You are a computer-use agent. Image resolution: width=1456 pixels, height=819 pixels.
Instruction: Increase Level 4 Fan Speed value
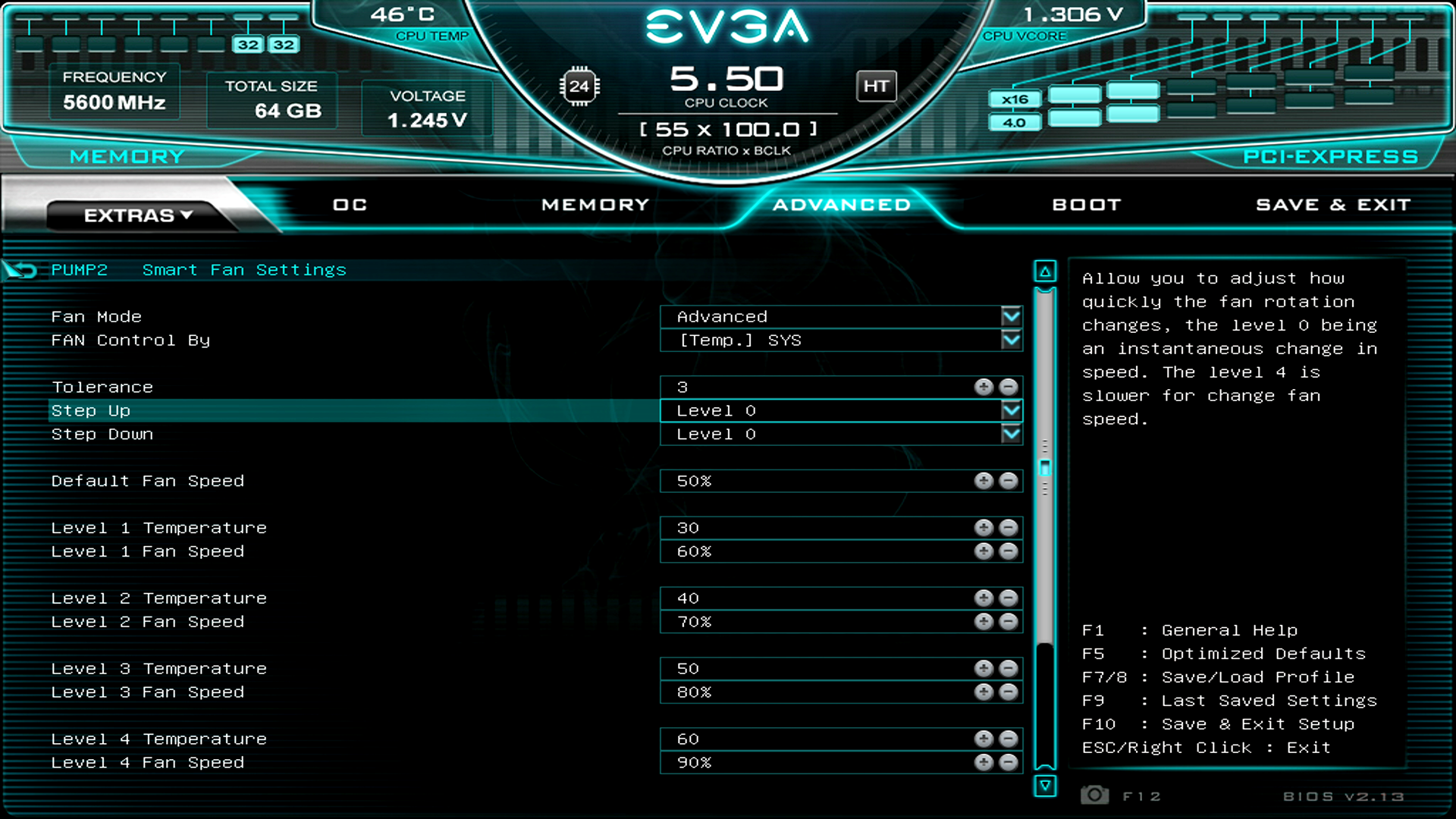984,762
